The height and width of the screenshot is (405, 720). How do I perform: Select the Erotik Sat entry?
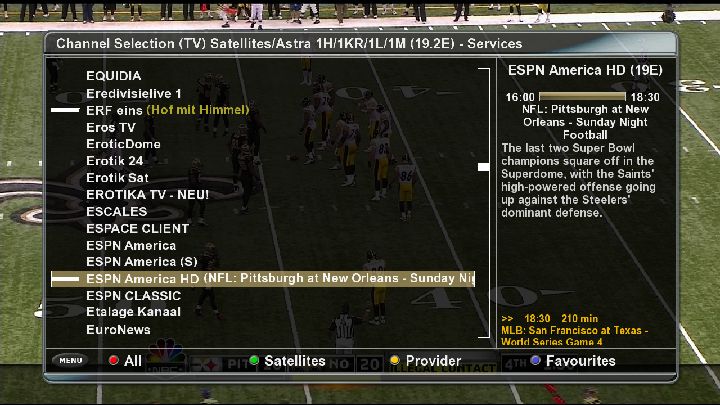click(x=117, y=178)
